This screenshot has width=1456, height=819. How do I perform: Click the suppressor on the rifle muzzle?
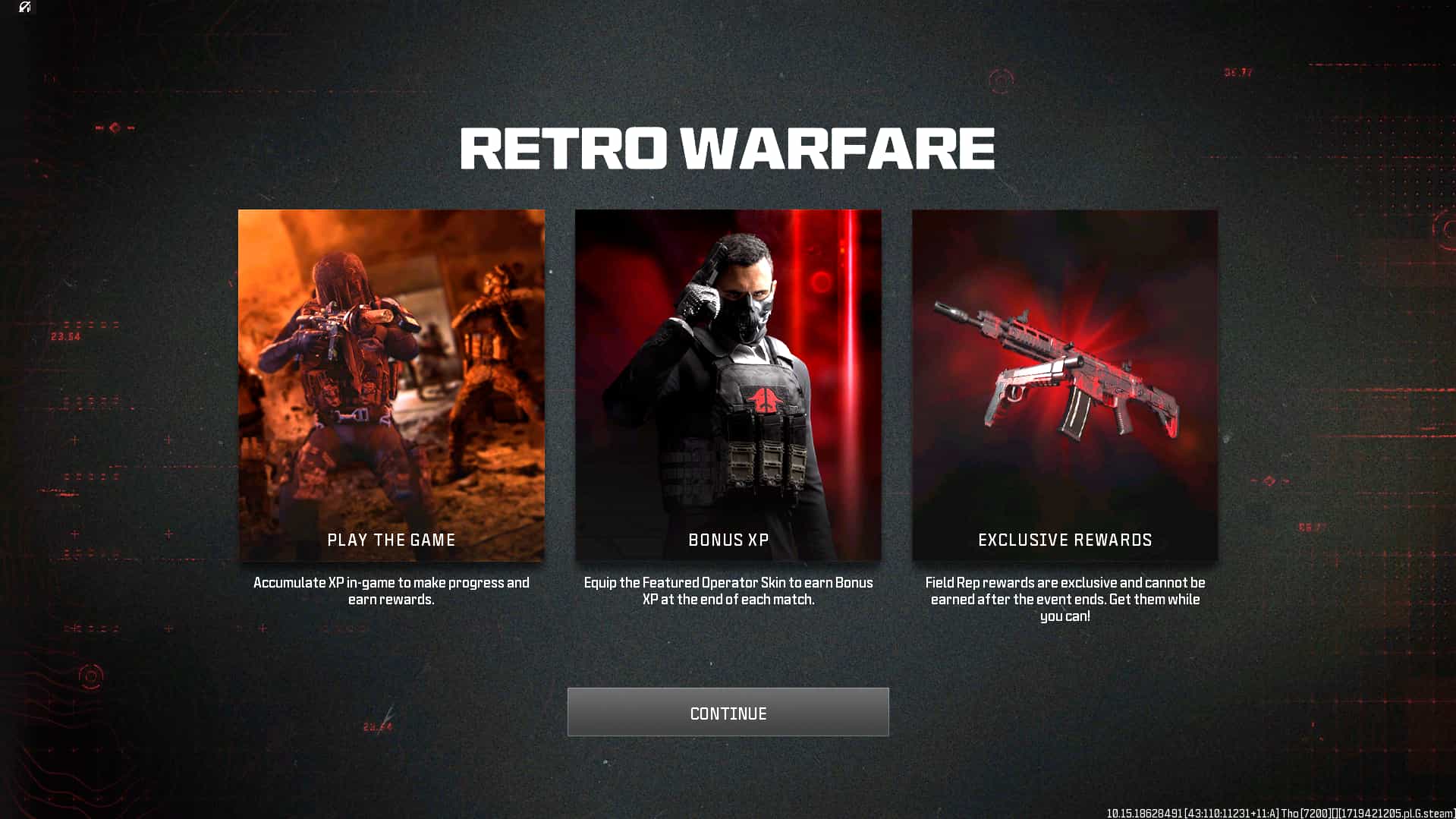point(948,313)
